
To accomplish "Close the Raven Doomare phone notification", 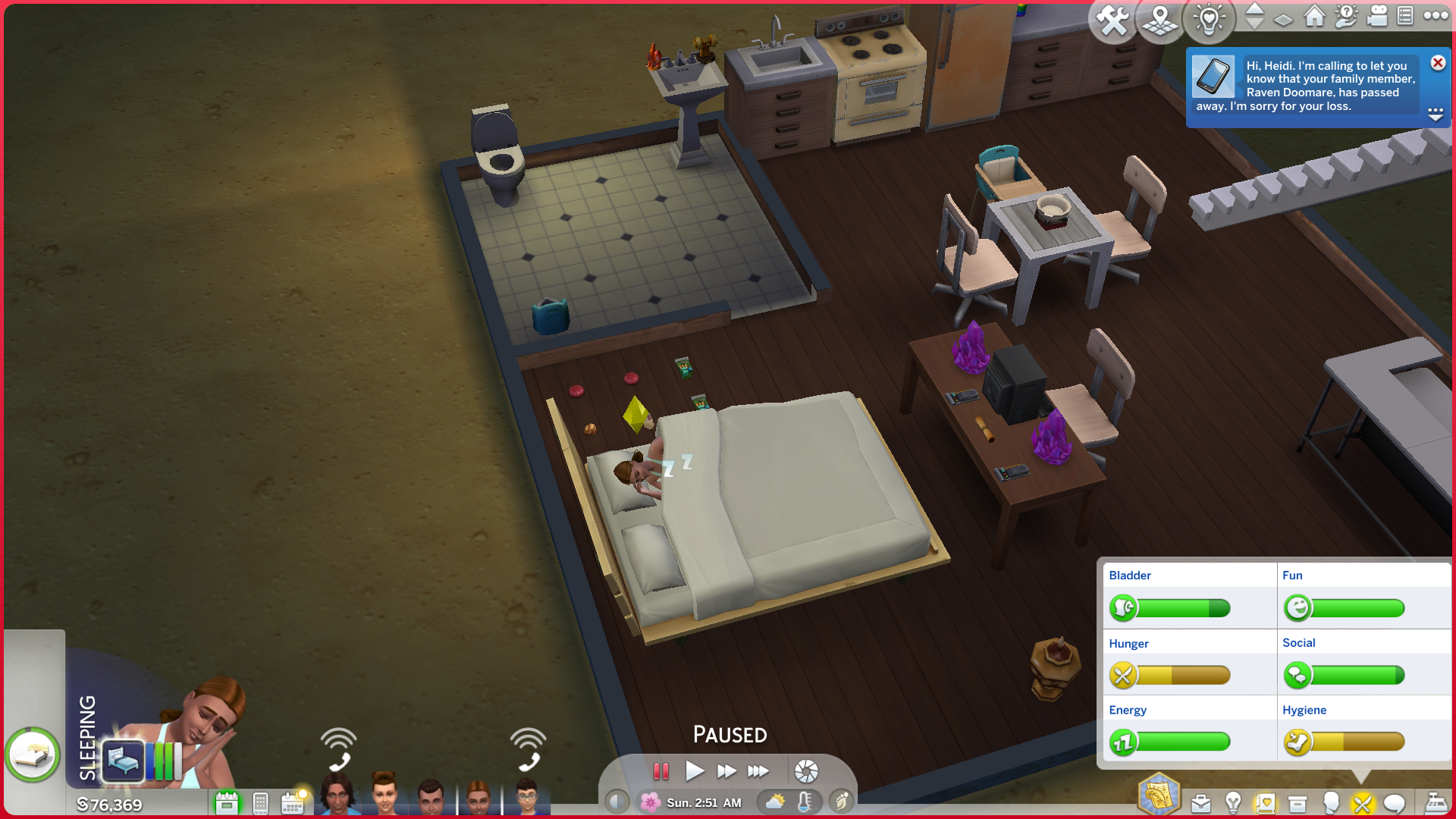I will point(1438,63).
